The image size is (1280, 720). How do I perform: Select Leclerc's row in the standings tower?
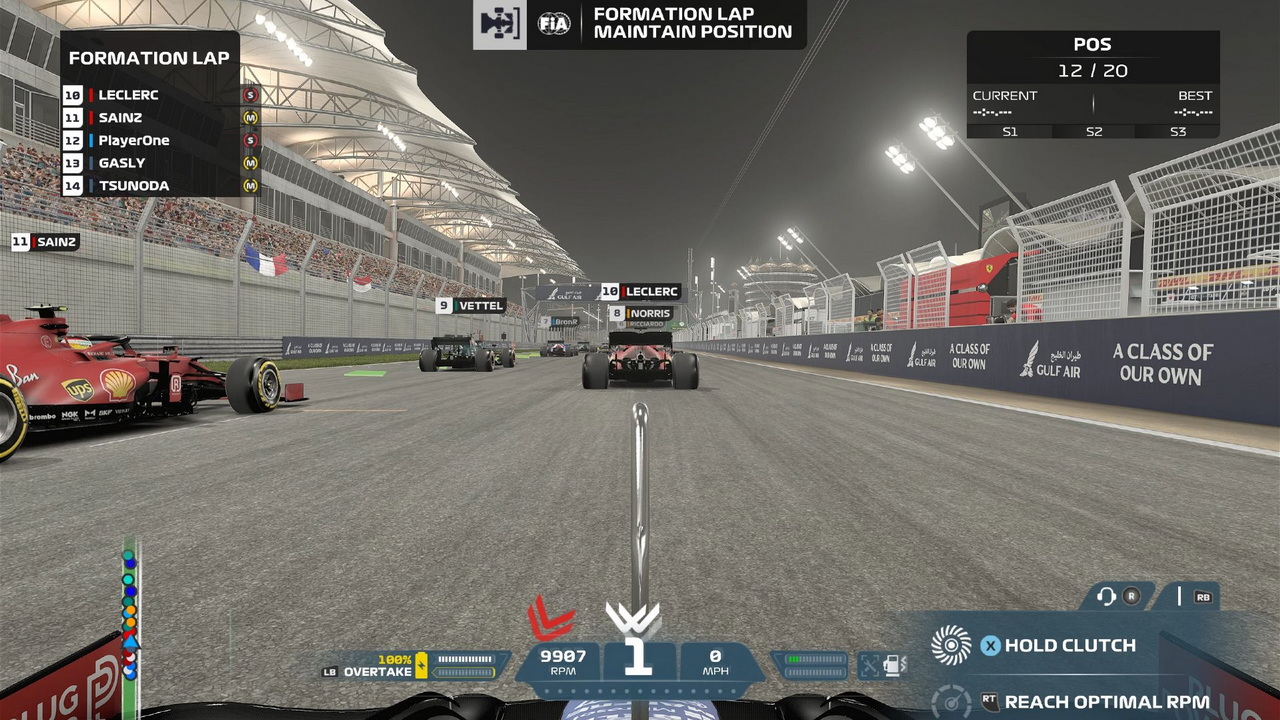point(160,95)
